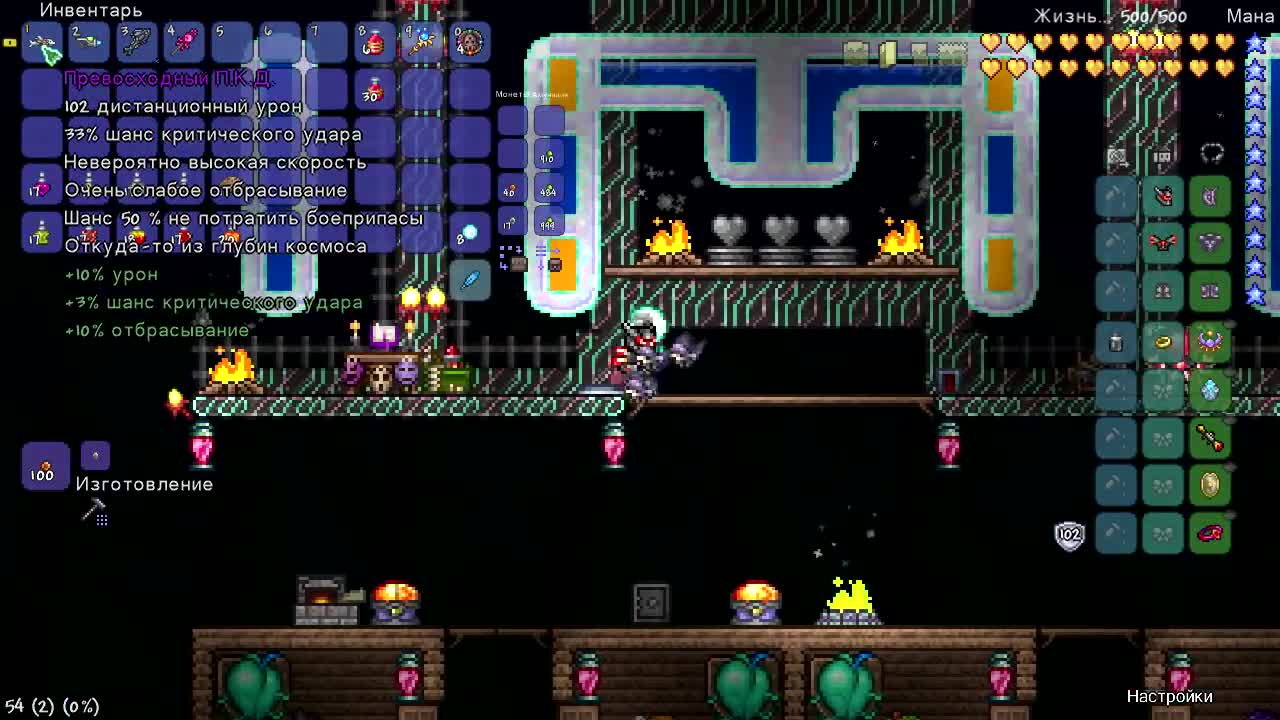
Task: Click the red potion stack of 30
Action: click(x=373, y=91)
